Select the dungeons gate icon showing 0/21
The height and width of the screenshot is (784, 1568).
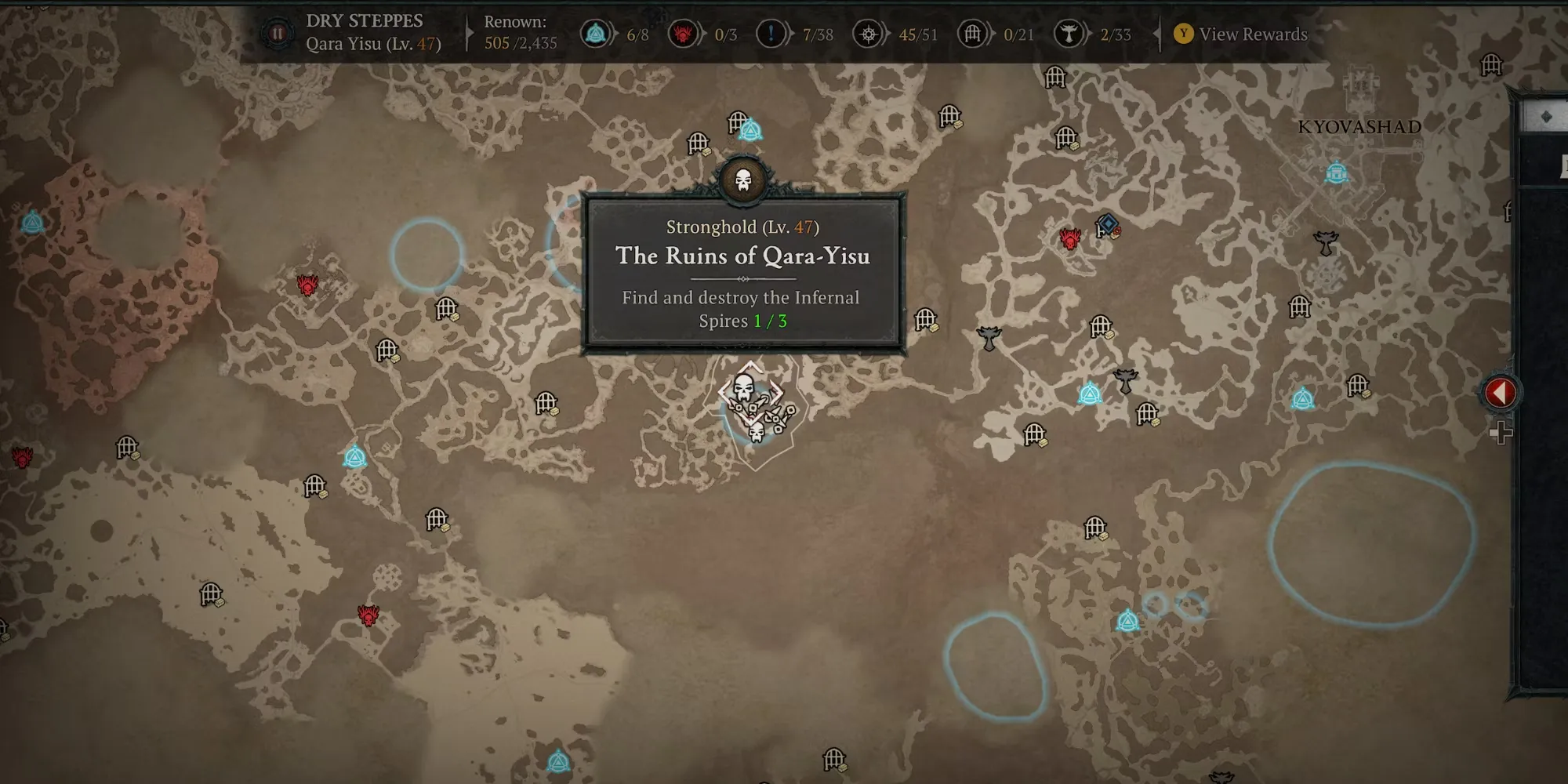973,34
